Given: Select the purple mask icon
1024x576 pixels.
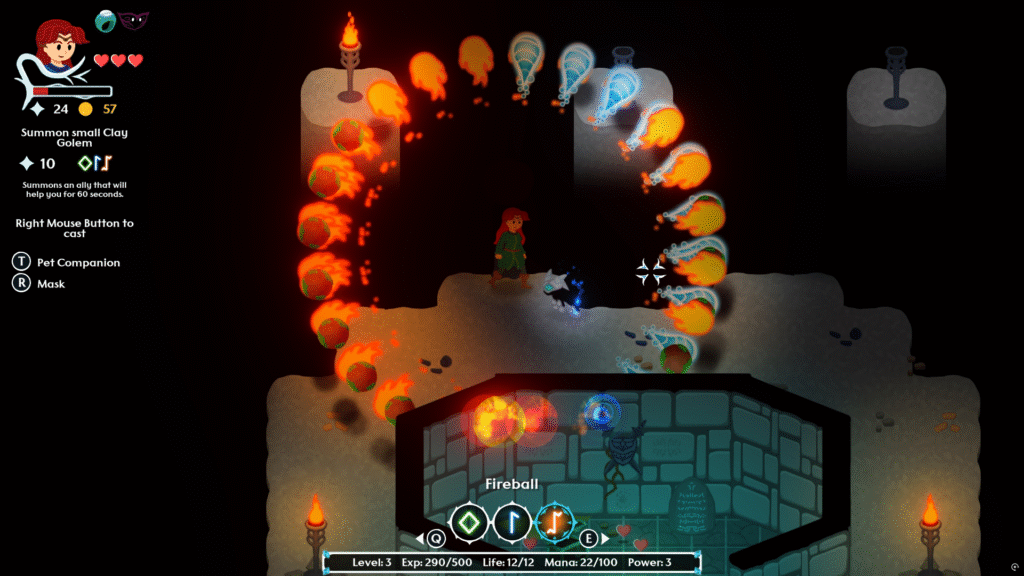Looking at the screenshot, I should tap(133, 19).
